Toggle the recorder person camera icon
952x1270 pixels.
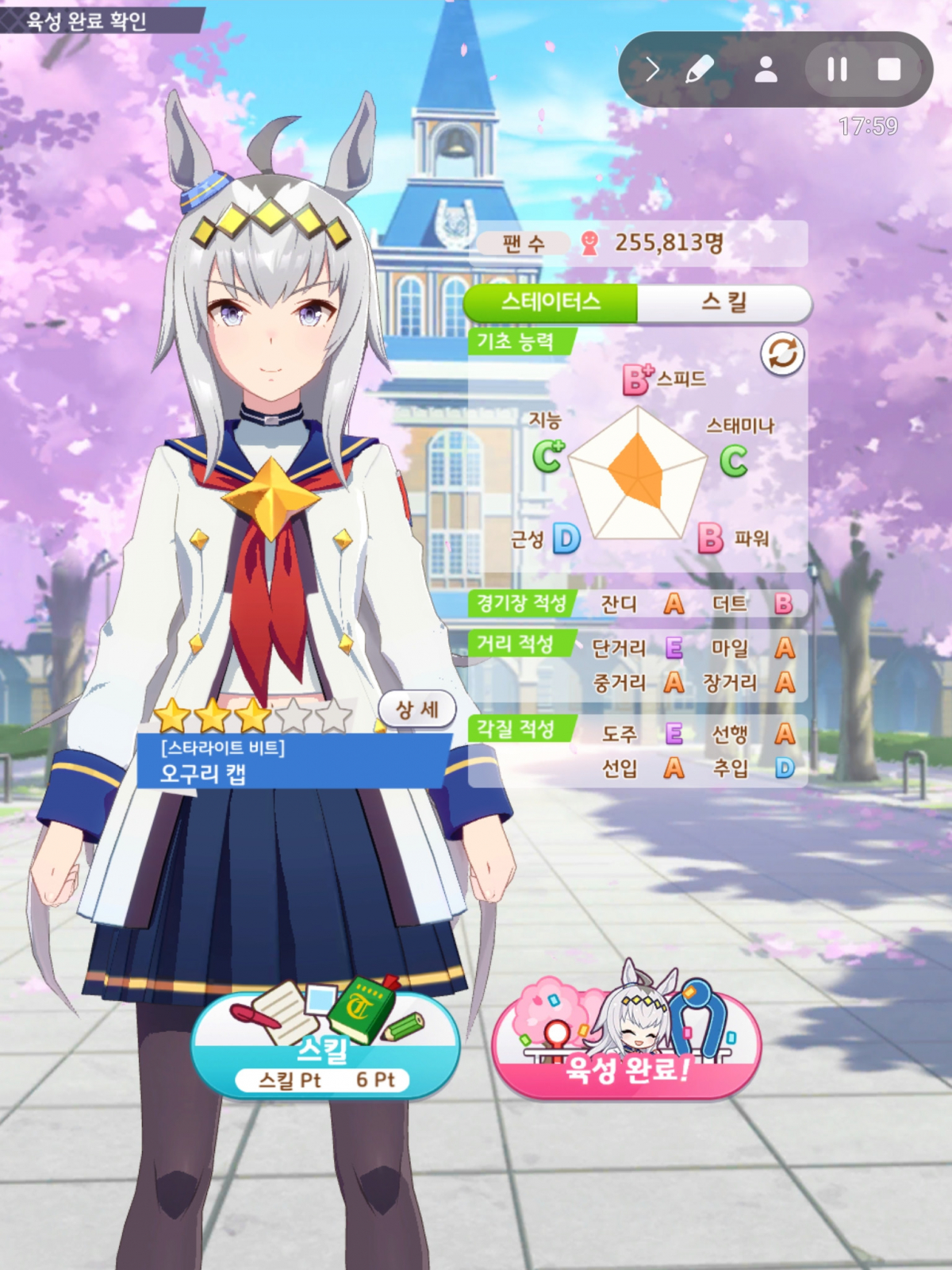coord(766,70)
